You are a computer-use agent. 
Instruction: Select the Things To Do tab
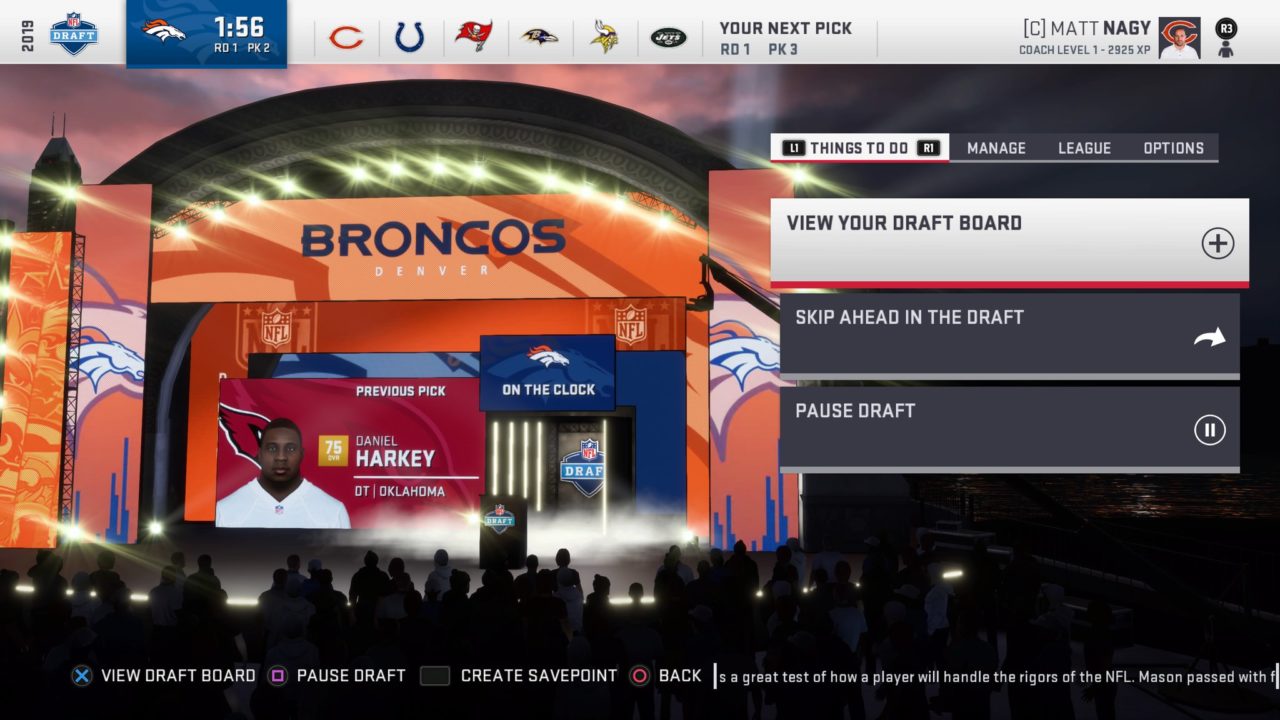(859, 148)
